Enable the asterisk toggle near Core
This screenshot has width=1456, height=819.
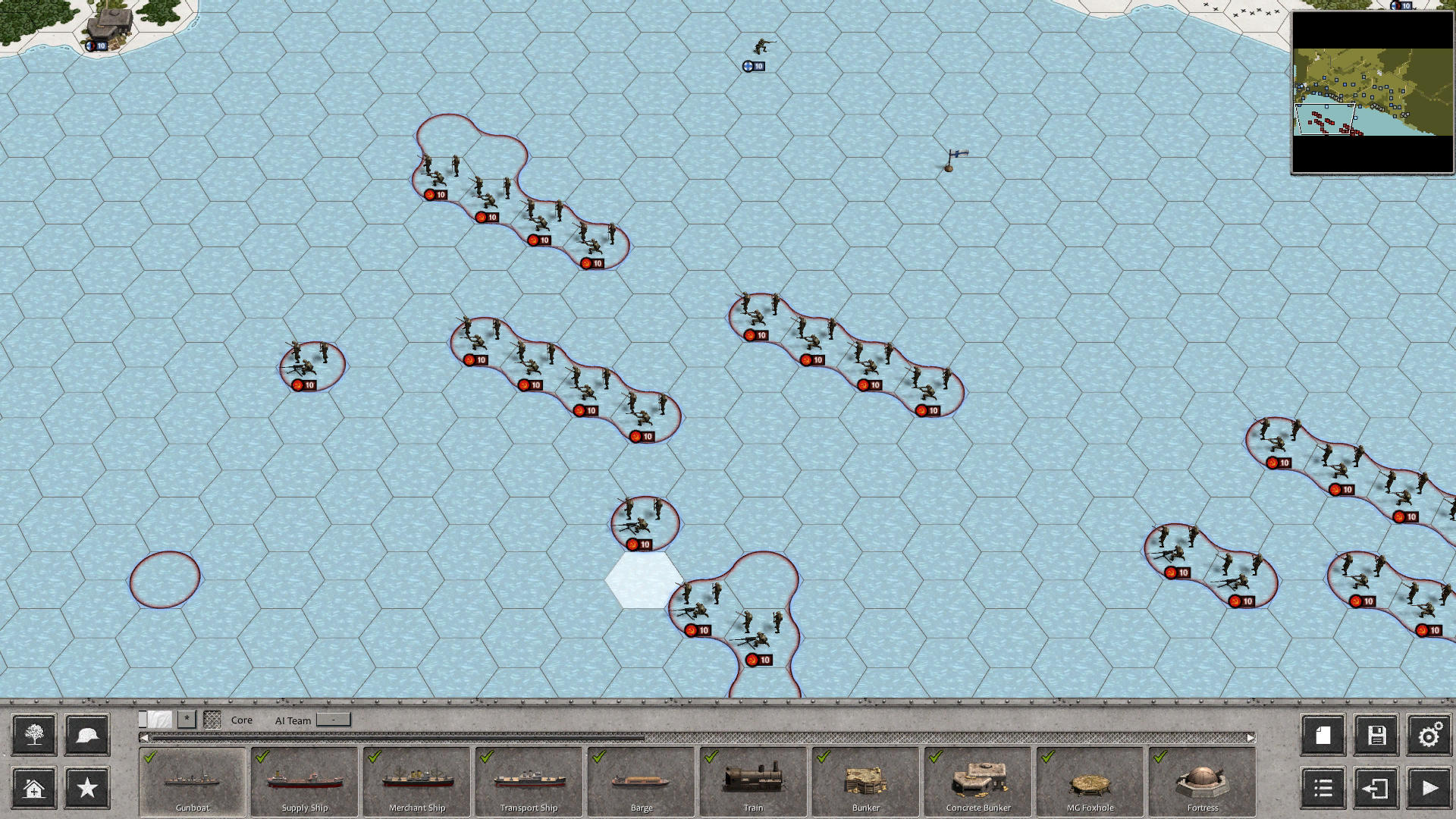(x=187, y=718)
